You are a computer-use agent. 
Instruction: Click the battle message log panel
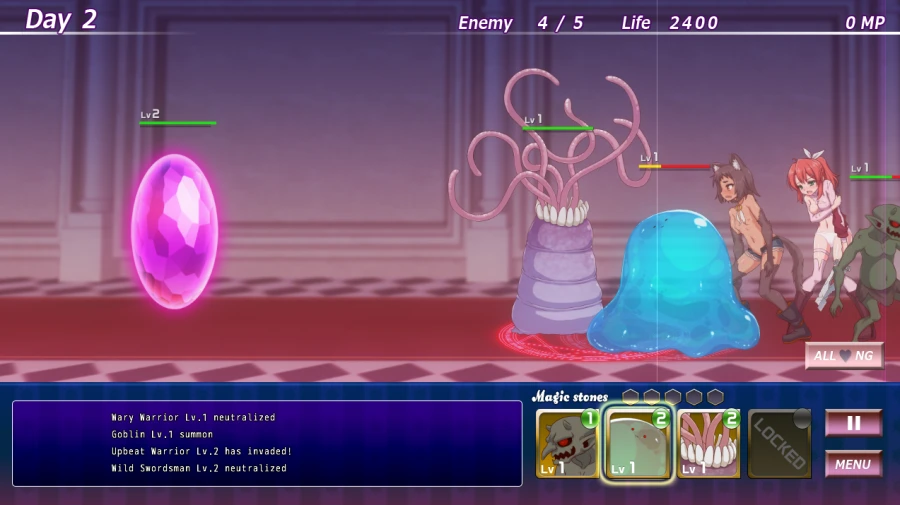coord(267,443)
